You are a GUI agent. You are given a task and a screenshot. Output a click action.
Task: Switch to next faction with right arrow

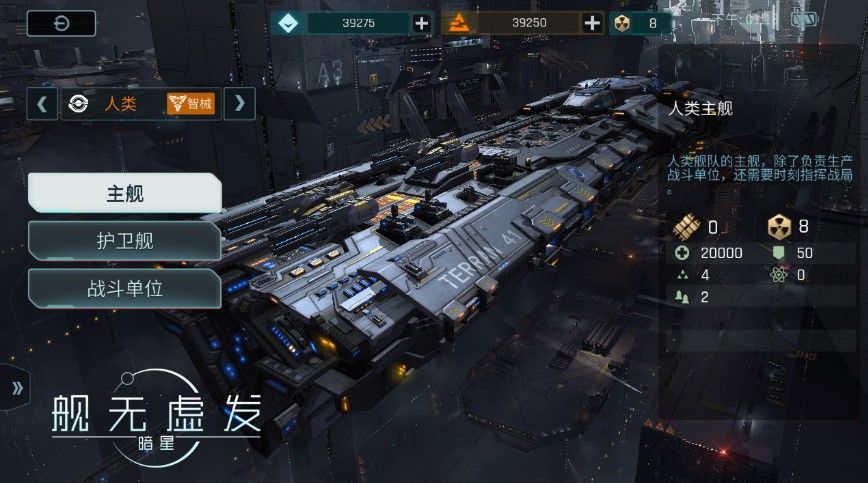click(x=239, y=103)
